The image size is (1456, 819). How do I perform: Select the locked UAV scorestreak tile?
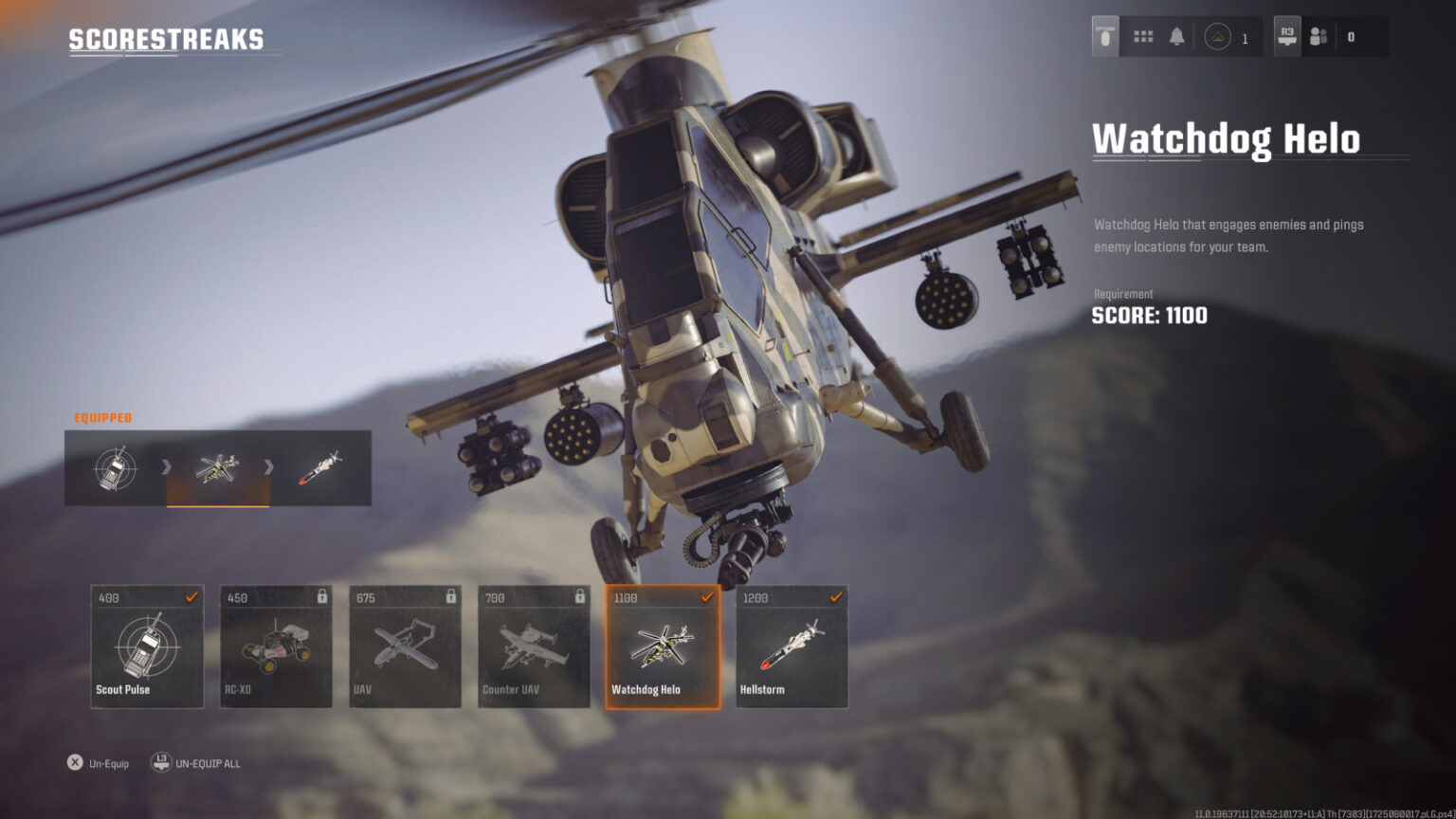click(x=405, y=646)
